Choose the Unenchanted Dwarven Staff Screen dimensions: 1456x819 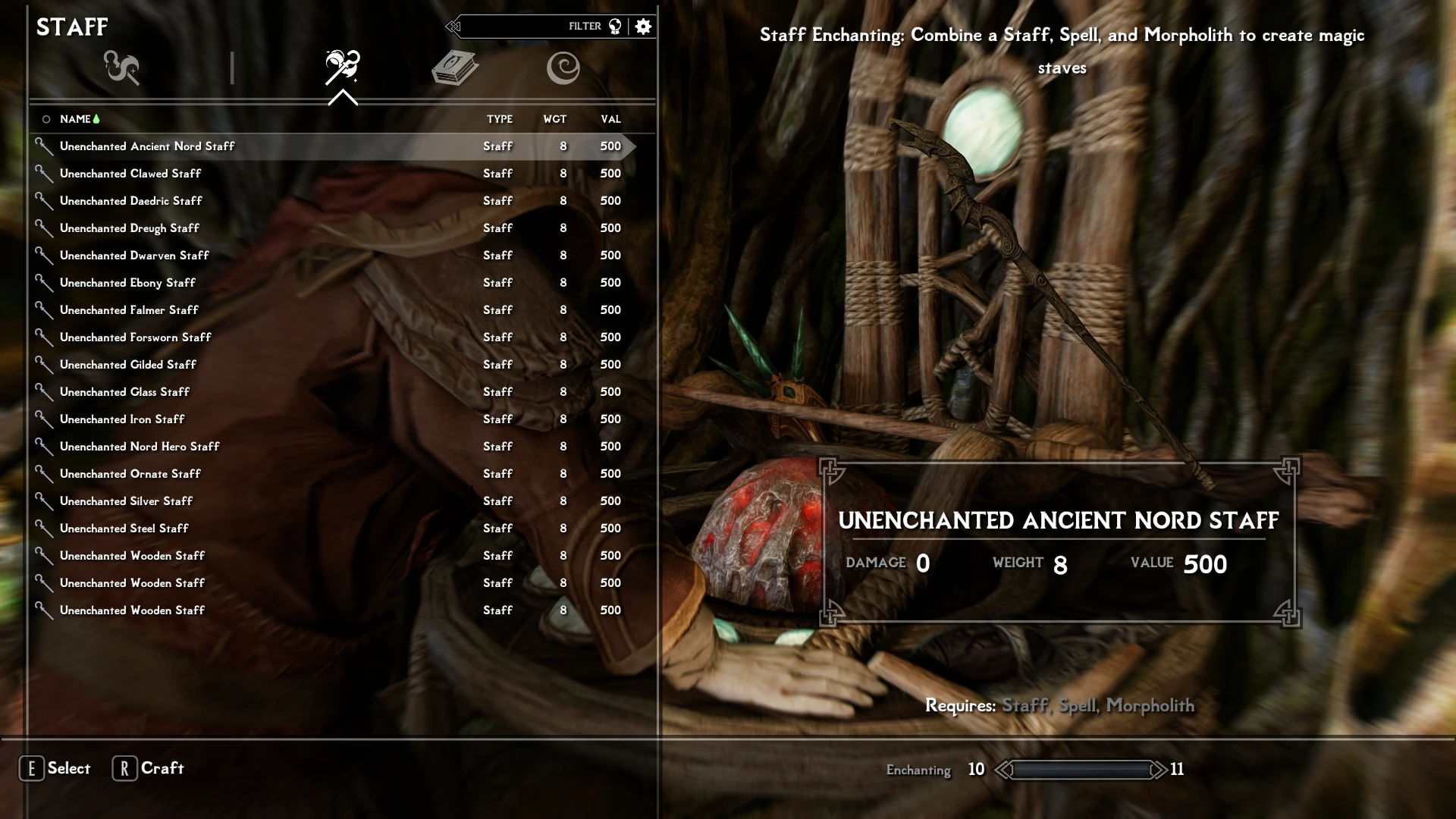[134, 256]
